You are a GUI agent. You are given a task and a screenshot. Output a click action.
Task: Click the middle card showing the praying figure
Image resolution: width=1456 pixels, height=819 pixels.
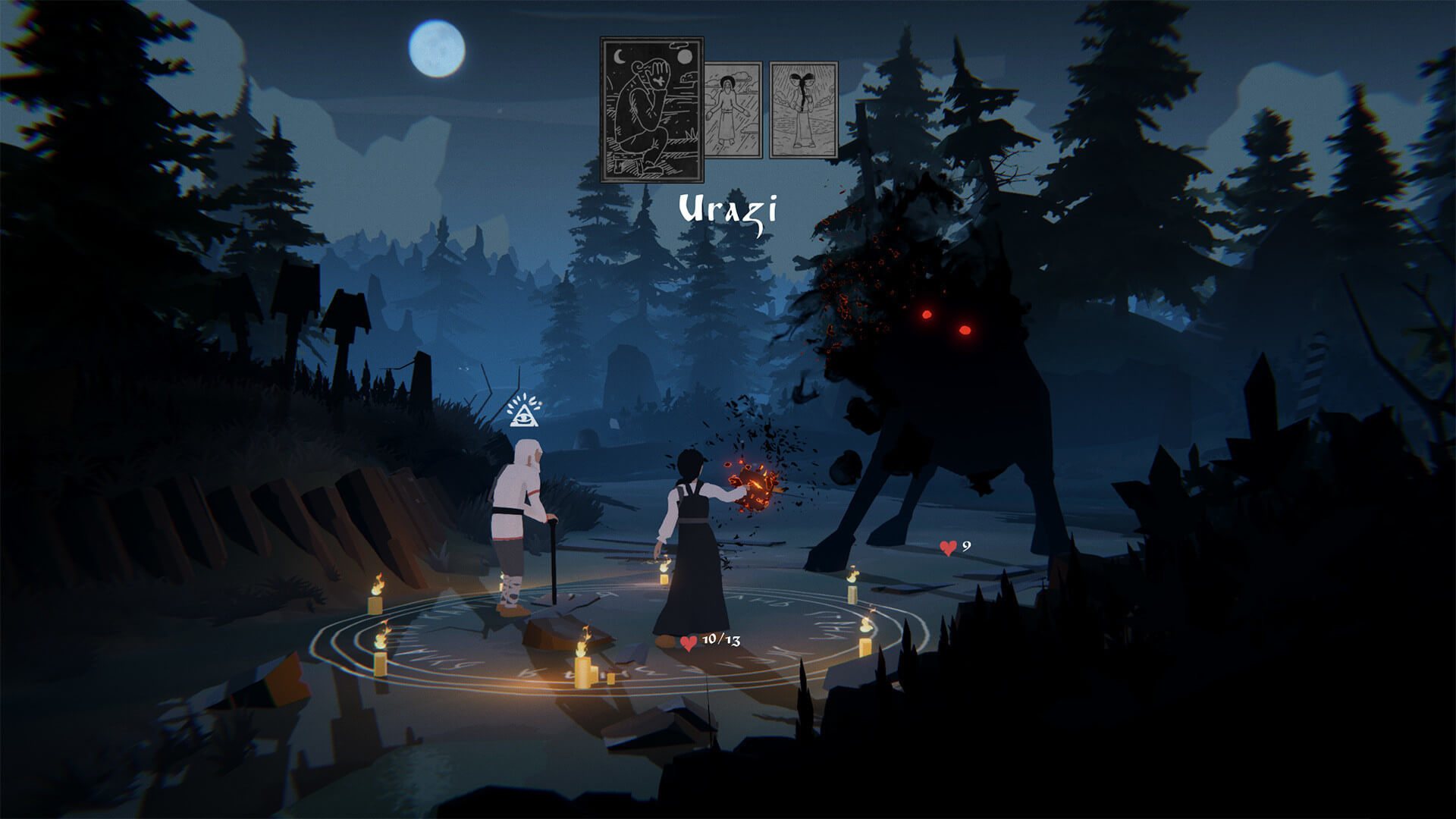point(732,110)
